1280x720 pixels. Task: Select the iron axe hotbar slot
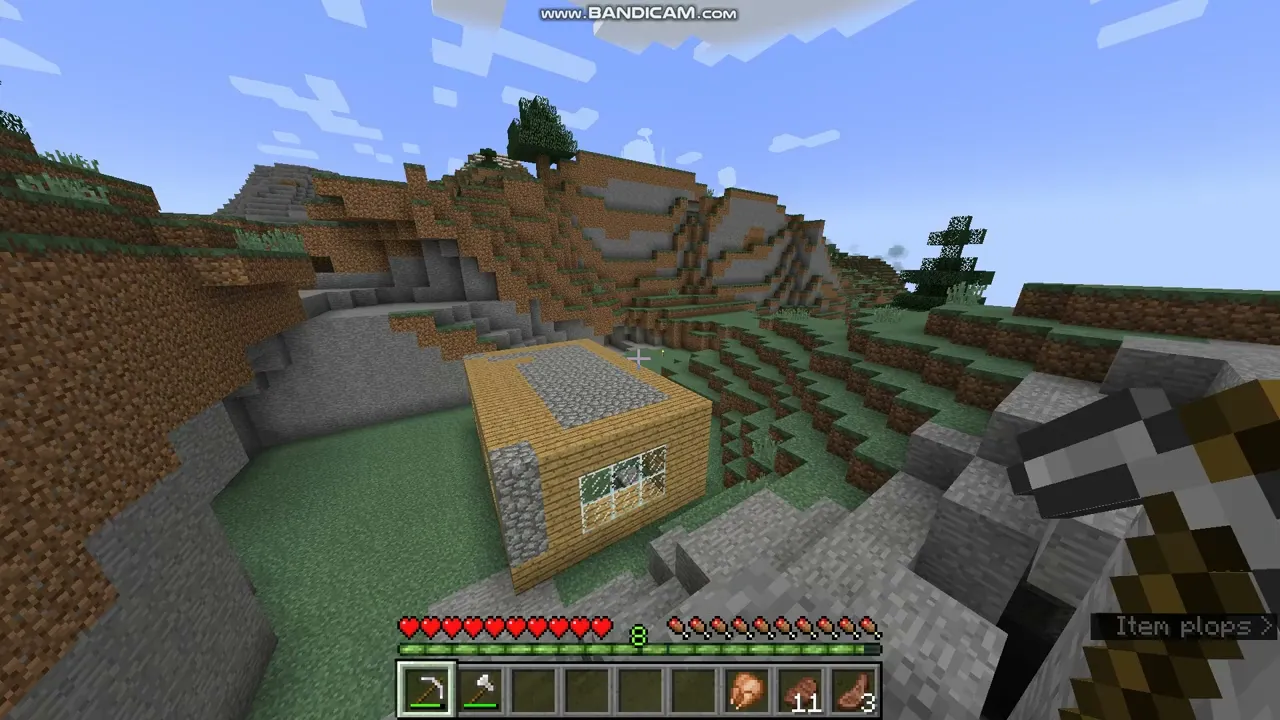click(482, 690)
